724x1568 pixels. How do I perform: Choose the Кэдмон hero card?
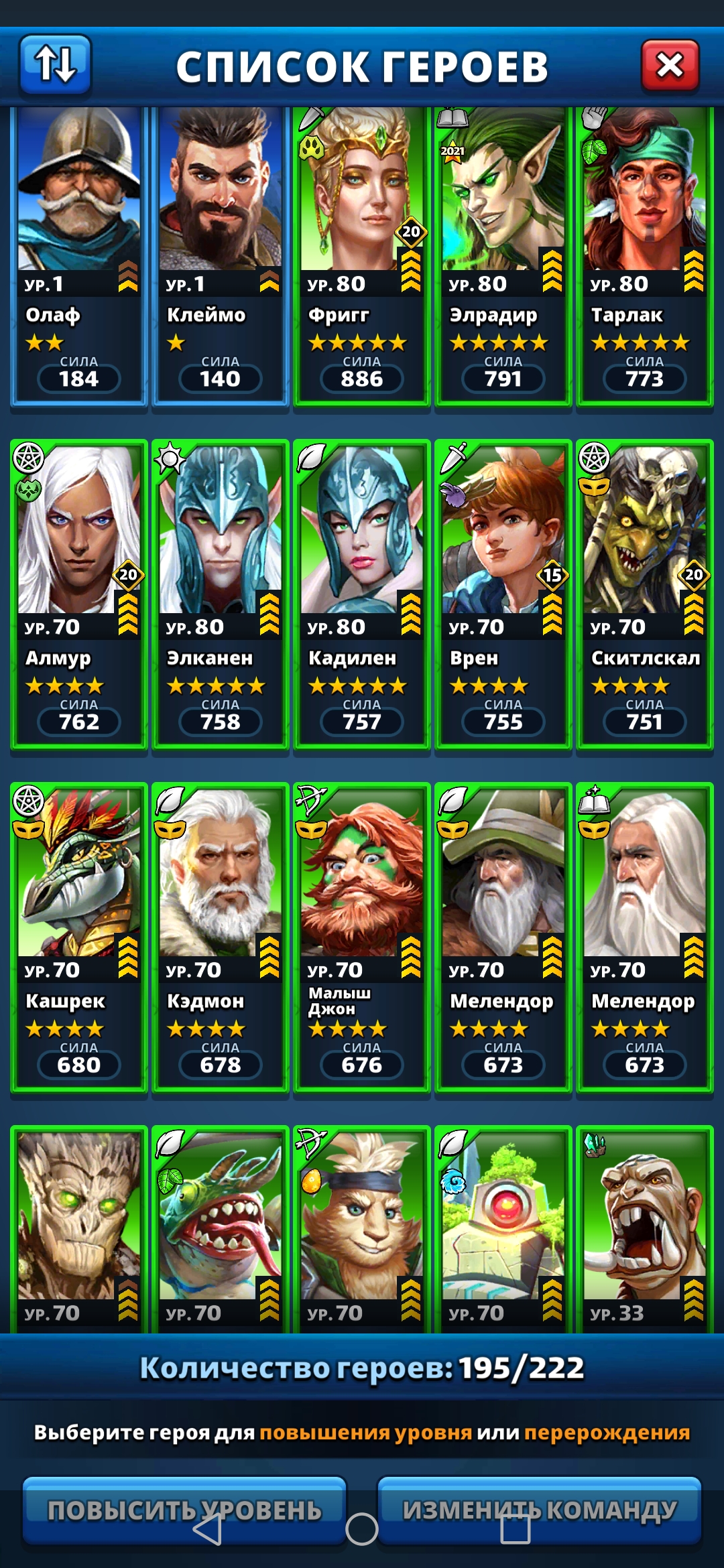(220, 936)
